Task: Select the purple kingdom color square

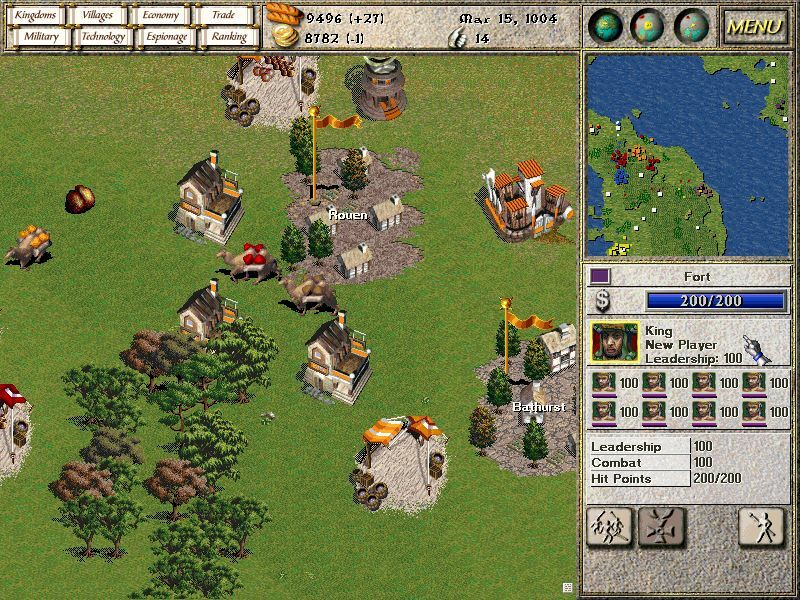Action: point(600,275)
